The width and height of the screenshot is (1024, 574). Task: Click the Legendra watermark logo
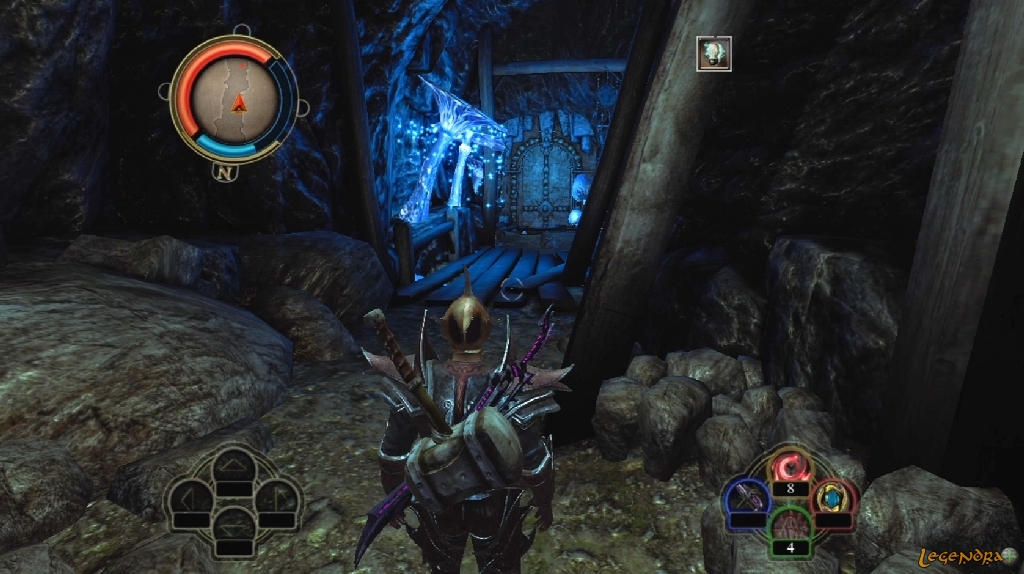(966, 554)
